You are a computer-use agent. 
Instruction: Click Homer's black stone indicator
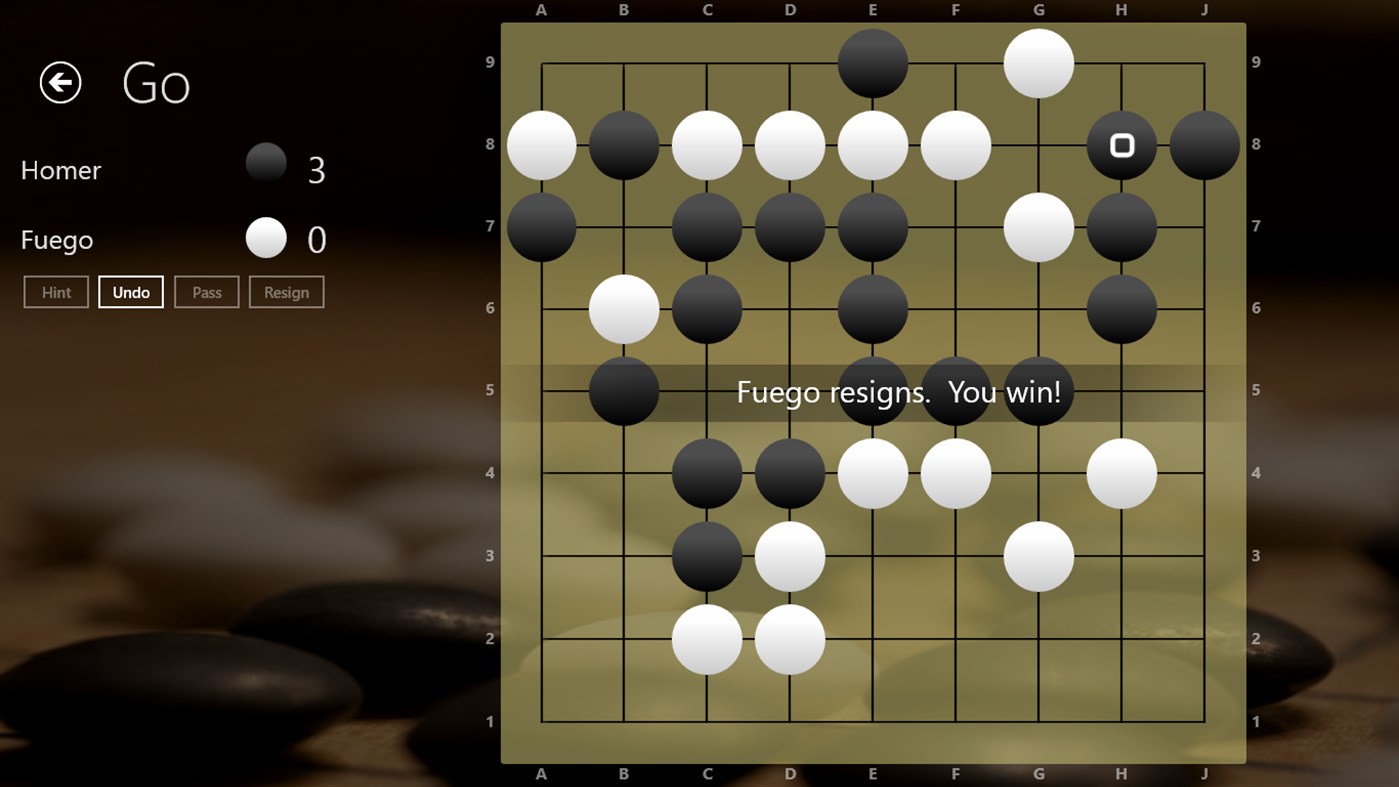[x=266, y=163]
